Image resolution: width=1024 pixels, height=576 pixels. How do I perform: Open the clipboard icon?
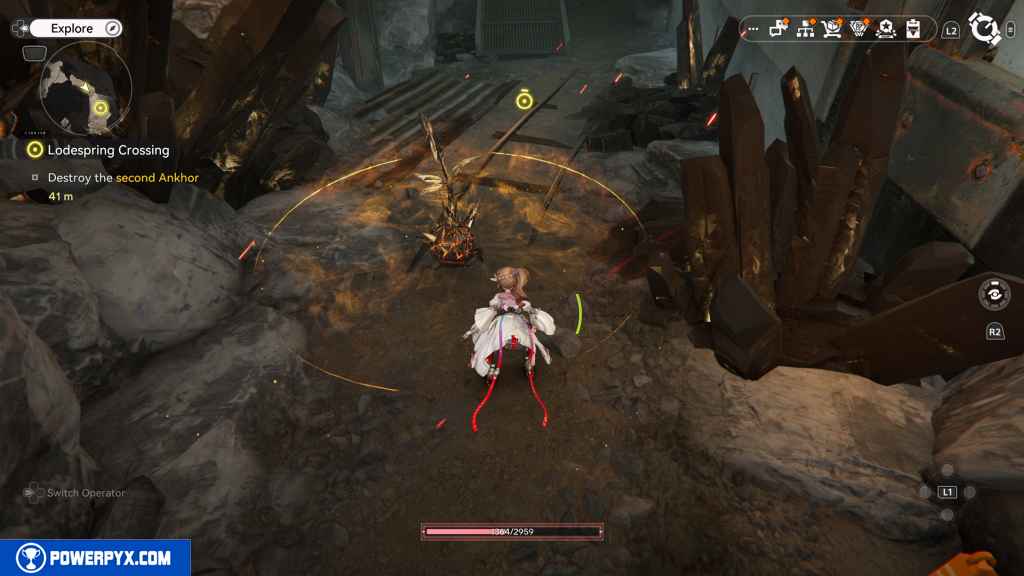(912, 29)
